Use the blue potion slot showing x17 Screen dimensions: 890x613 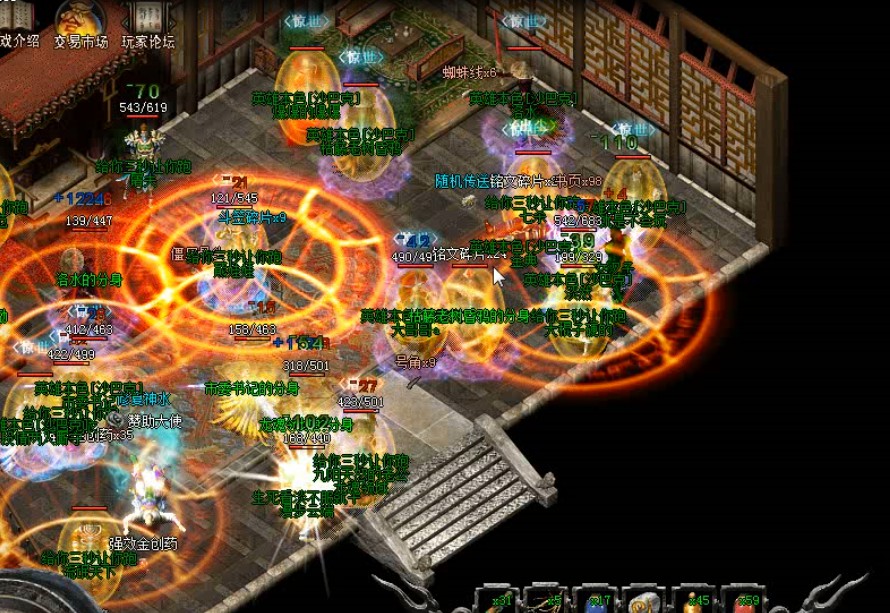click(596, 600)
